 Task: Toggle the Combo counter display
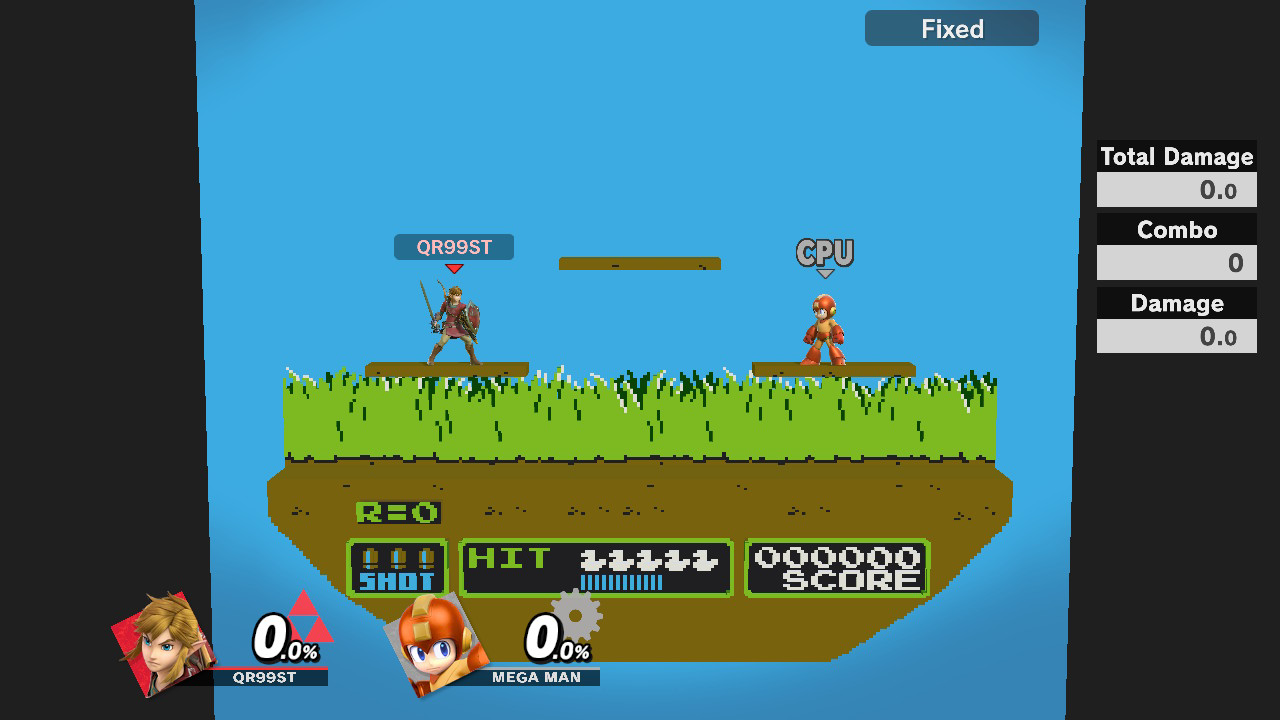pos(1176,230)
